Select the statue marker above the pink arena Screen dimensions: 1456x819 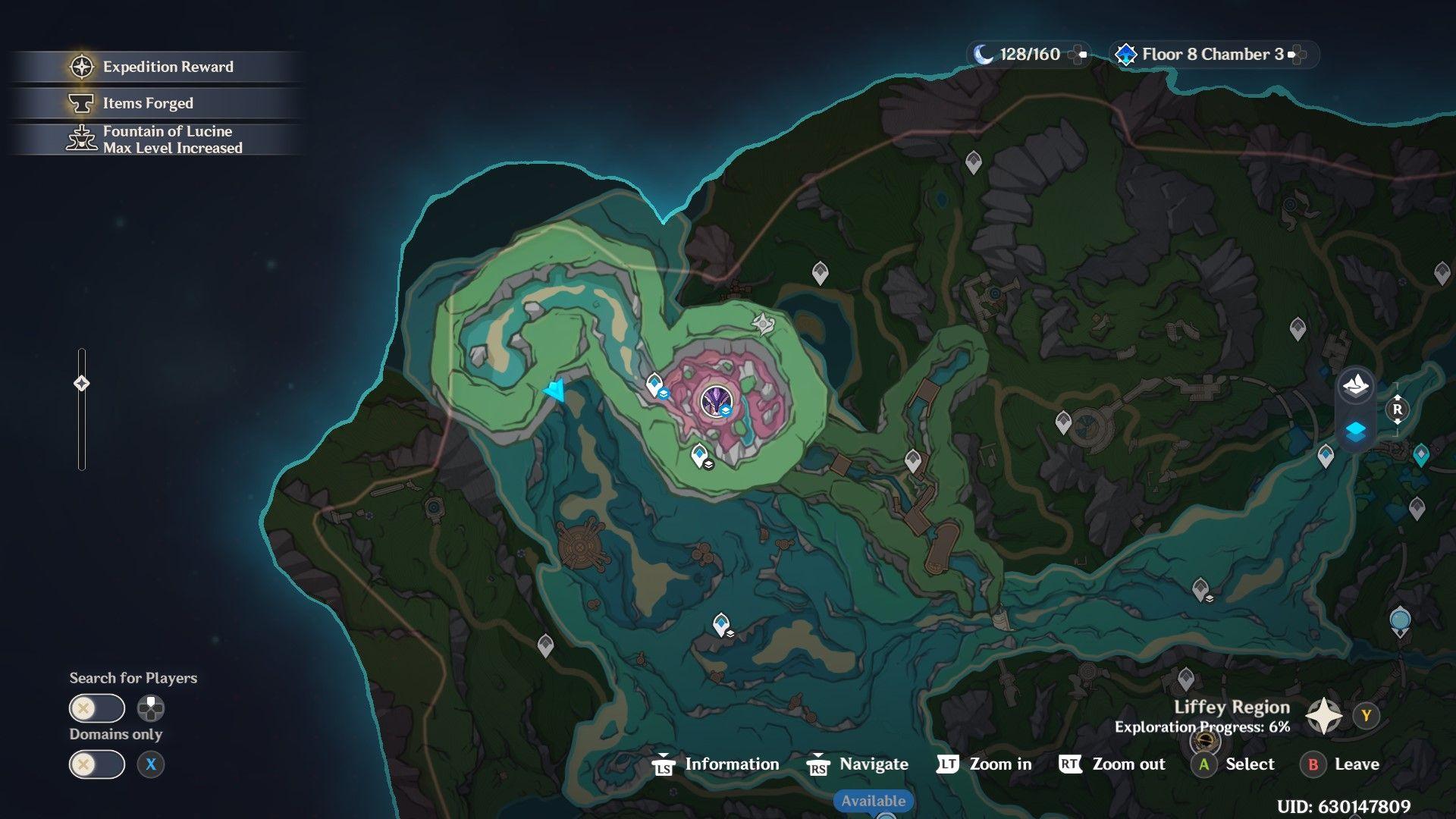(x=762, y=324)
